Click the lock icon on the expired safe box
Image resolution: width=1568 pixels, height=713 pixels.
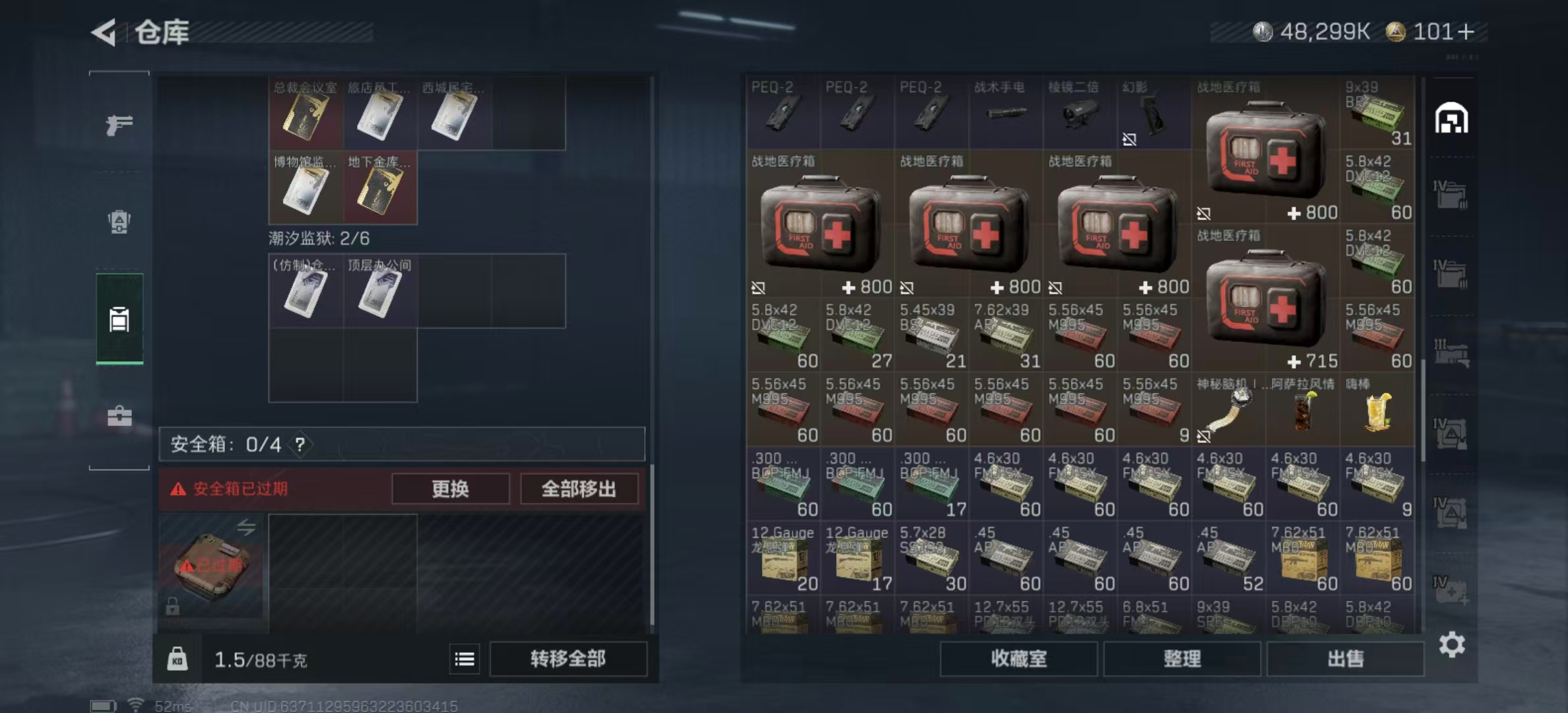coord(172,605)
